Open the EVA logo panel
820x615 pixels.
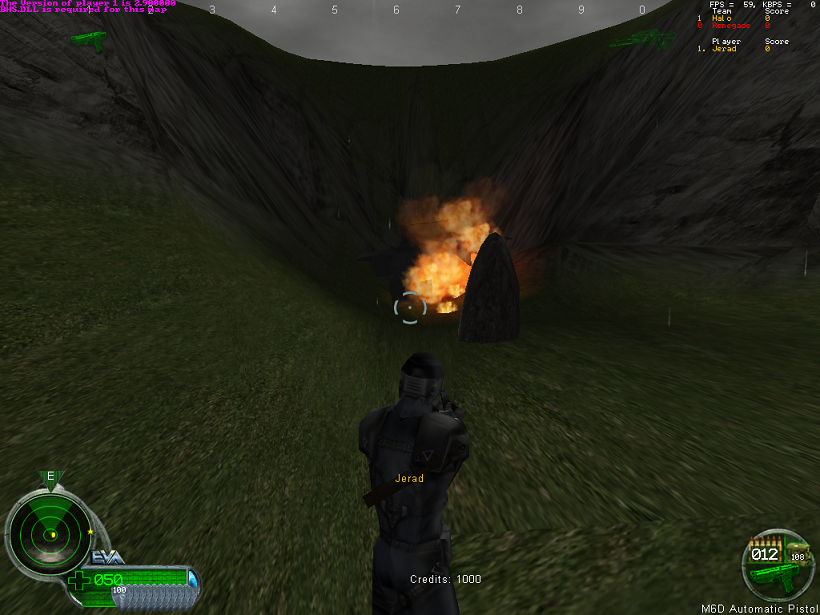coord(107,558)
